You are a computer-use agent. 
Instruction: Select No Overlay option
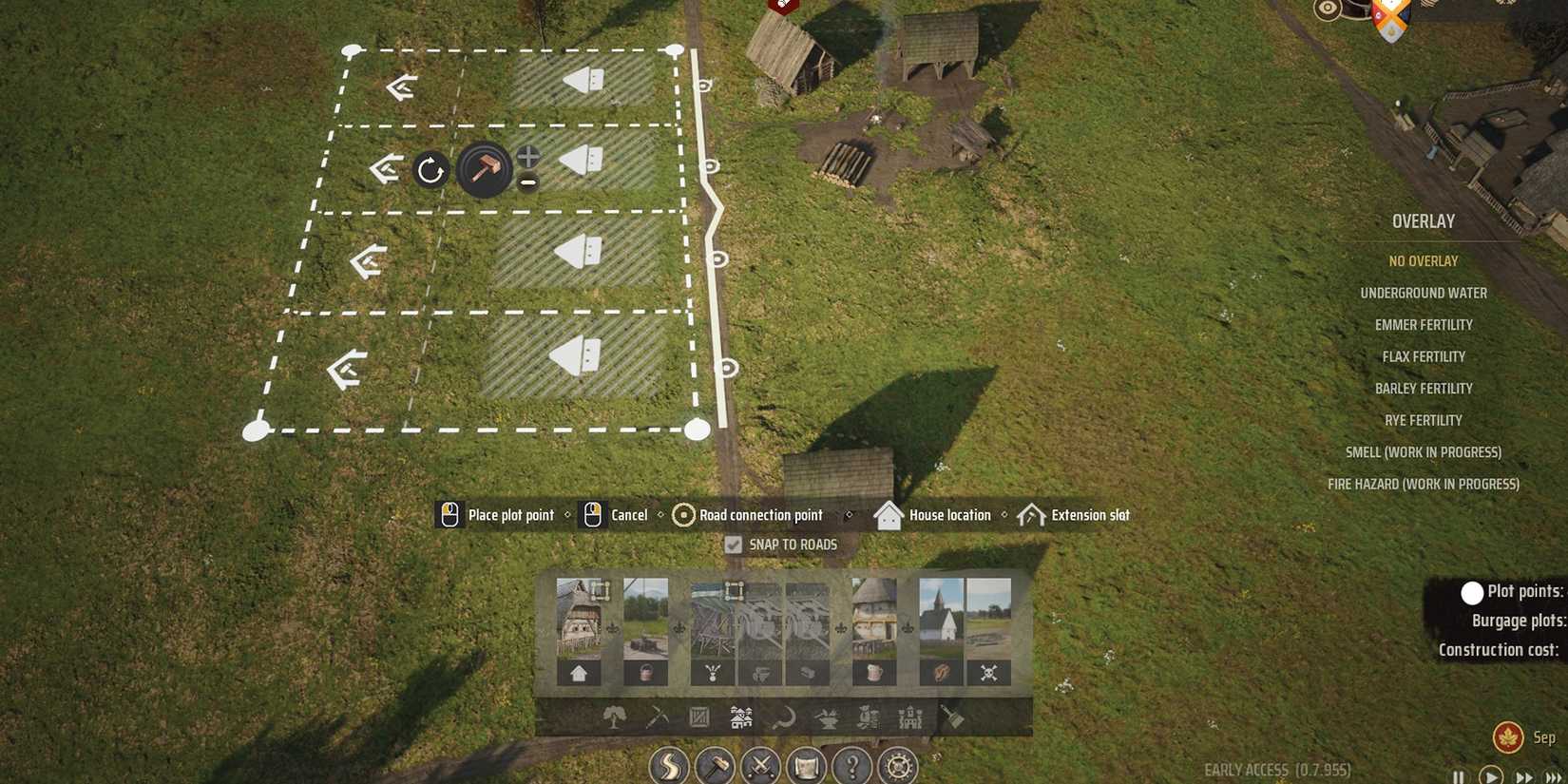pos(1424,259)
